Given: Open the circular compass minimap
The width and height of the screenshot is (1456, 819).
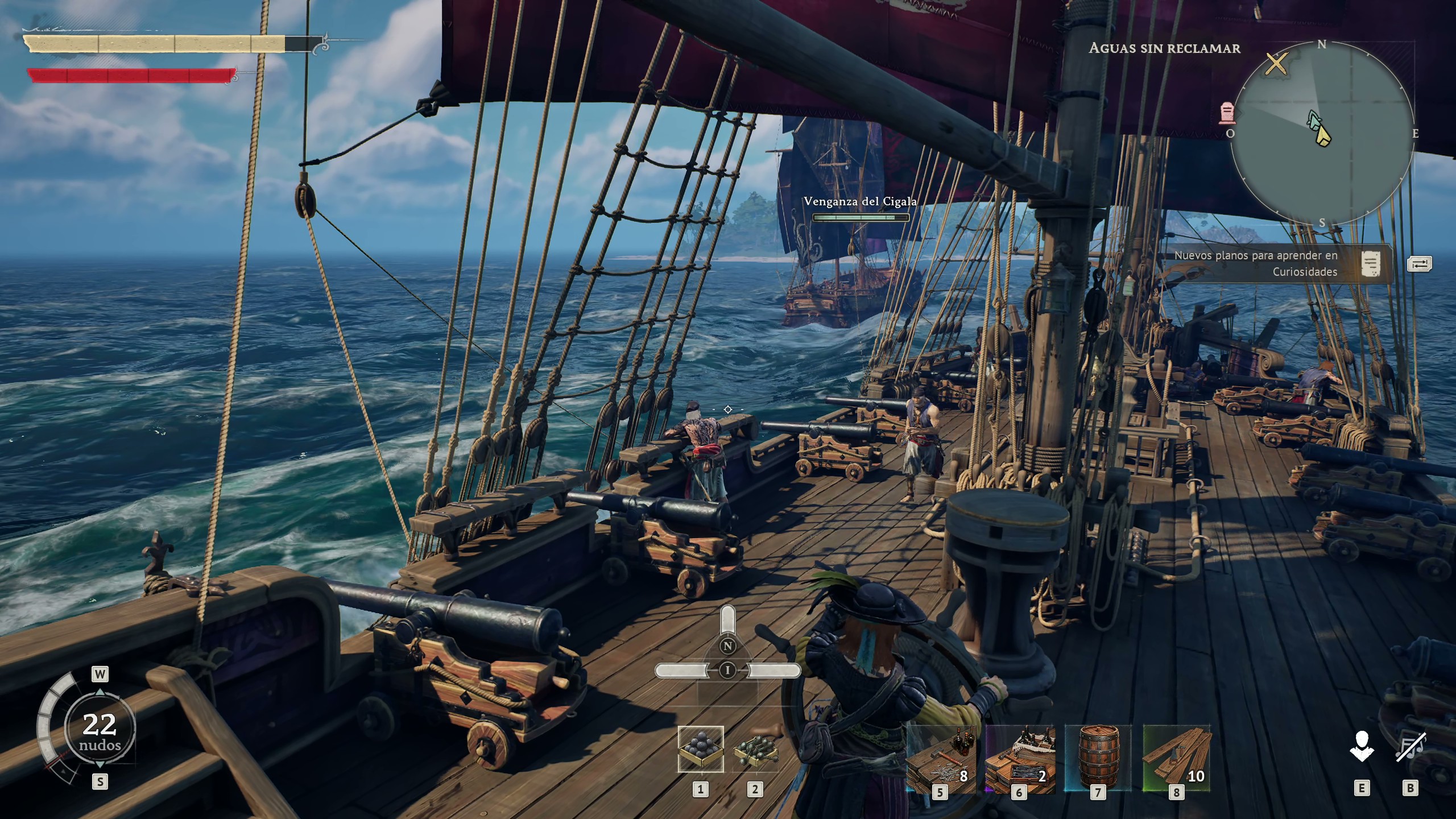Looking at the screenshot, I should tap(1322, 134).
